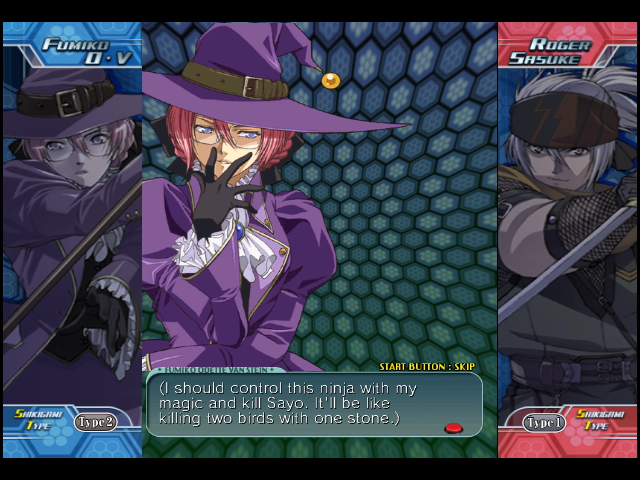This screenshot has width=640, height=480.
Task: Click the Type 2 shikigami badge
Action: point(96,422)
